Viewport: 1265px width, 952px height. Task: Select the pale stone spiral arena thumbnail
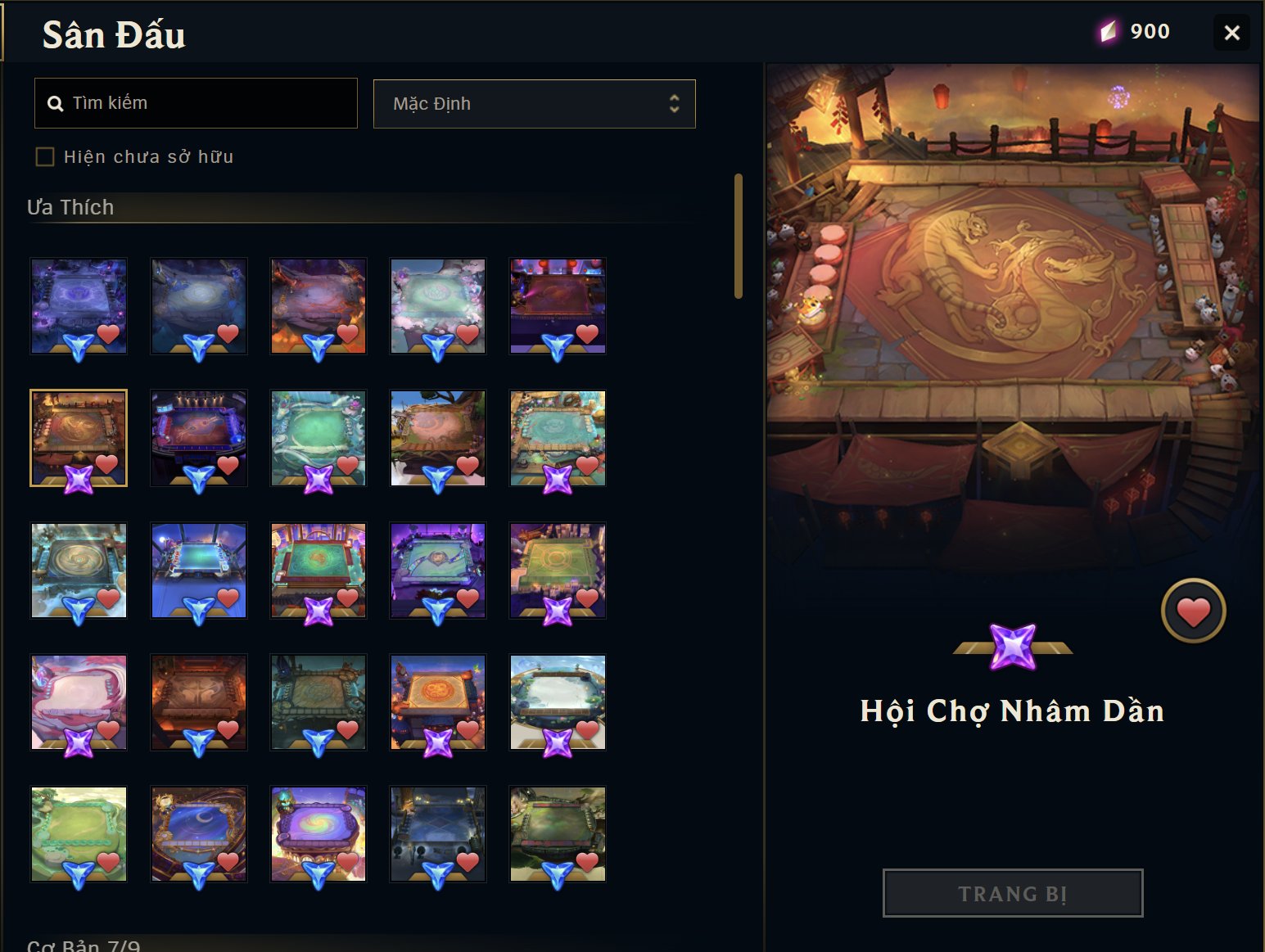(79, 570)
